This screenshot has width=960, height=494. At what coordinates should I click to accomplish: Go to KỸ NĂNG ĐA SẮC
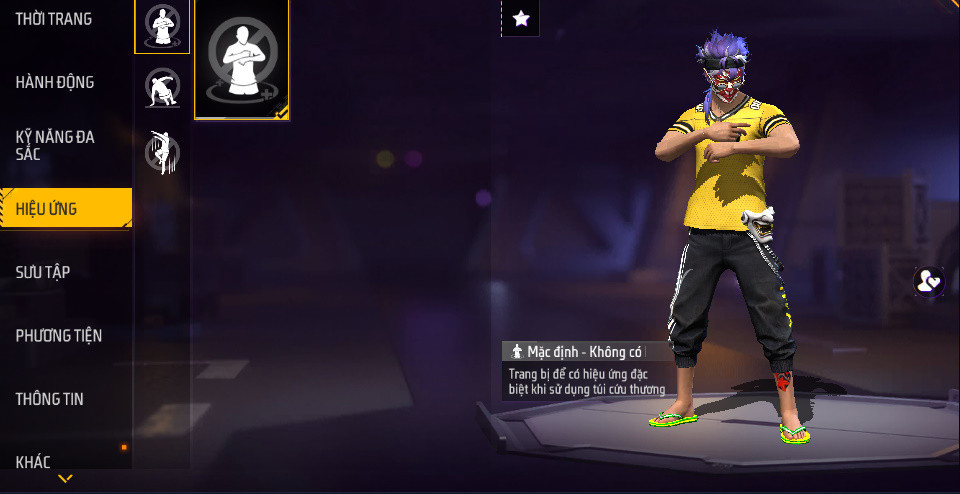point(56,145)
